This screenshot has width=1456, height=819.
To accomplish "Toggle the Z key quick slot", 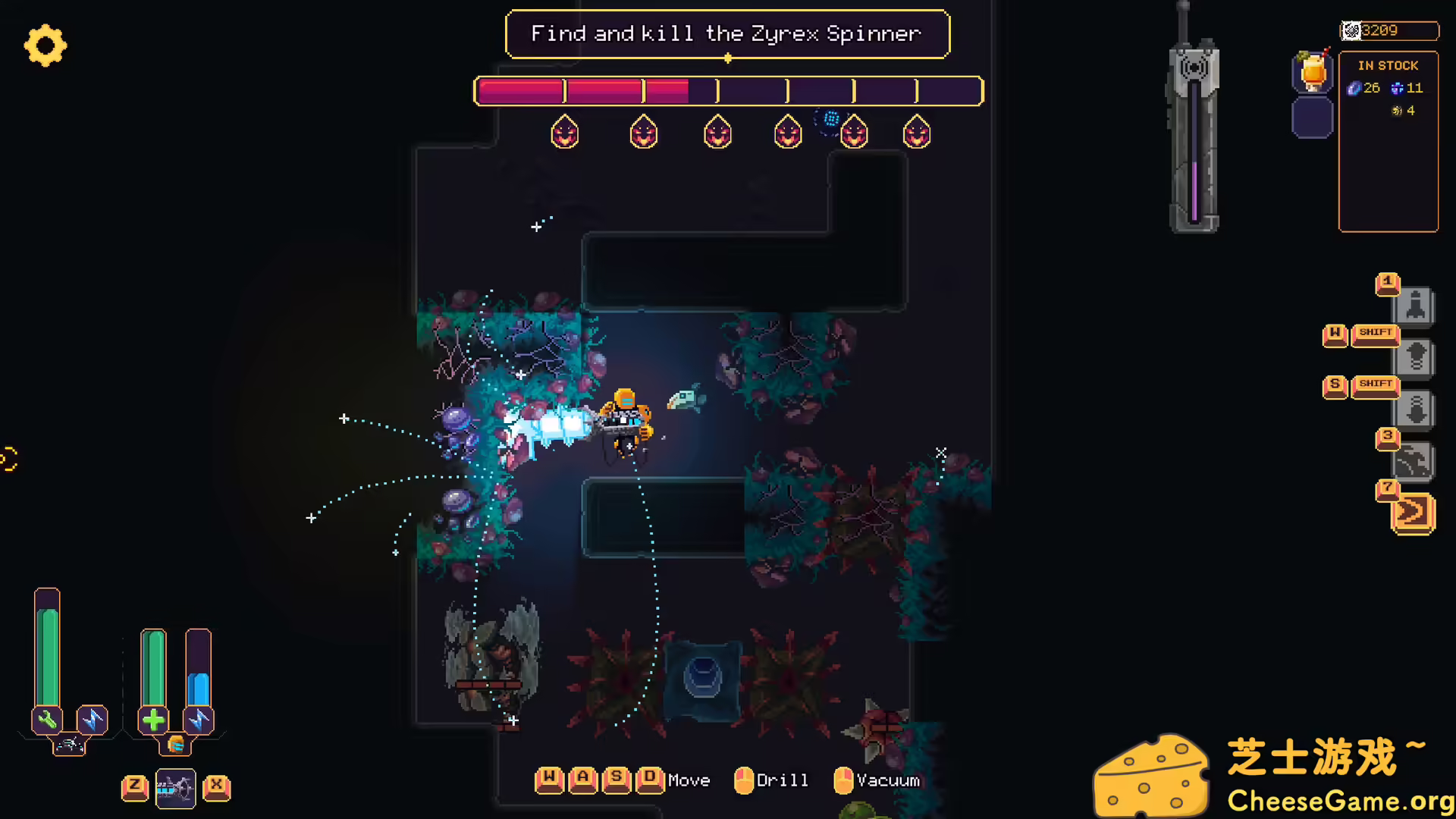I will 135,788.
